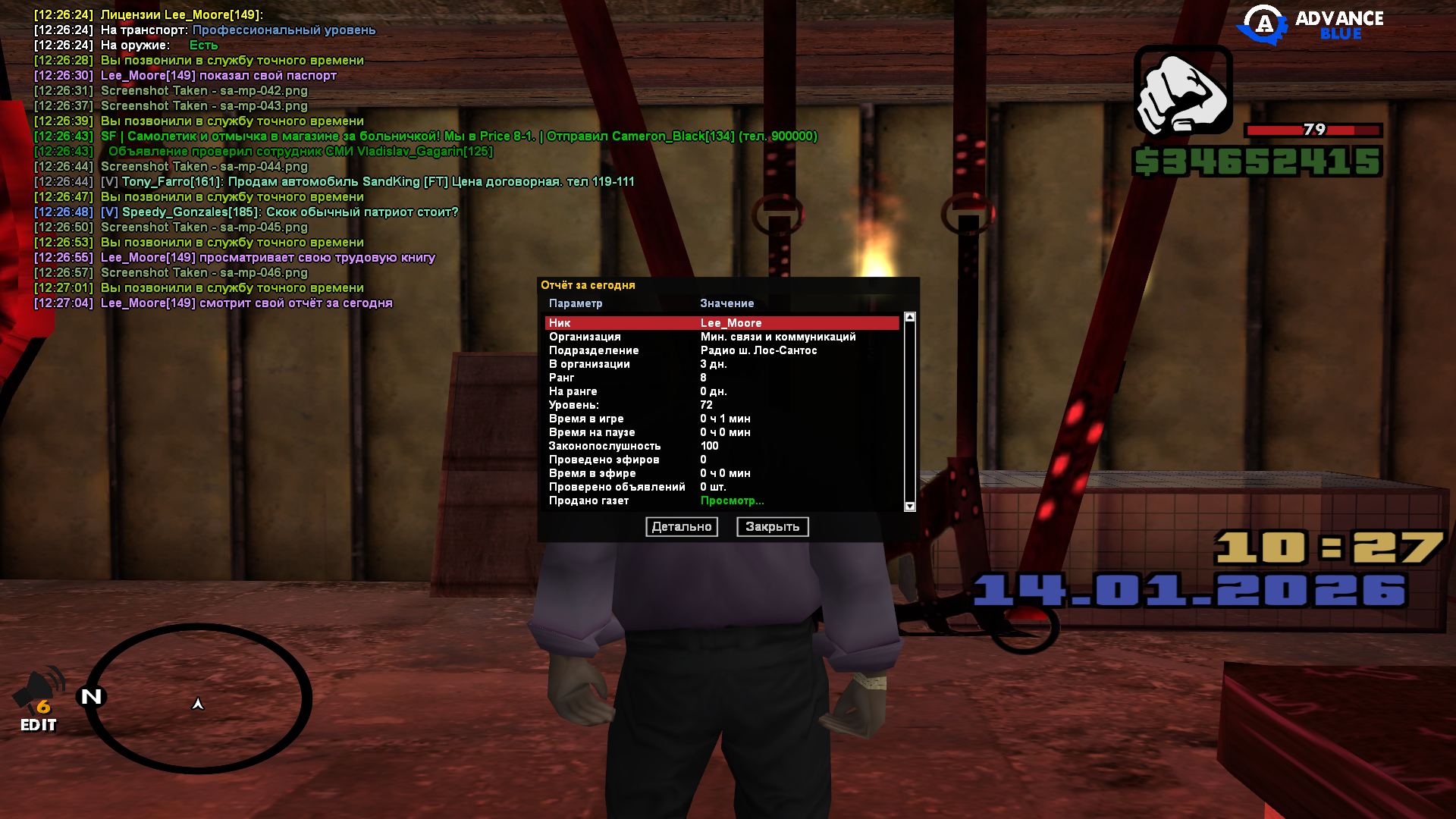
Task: Select the Время в игре row
Action: (x=720, y=419)
